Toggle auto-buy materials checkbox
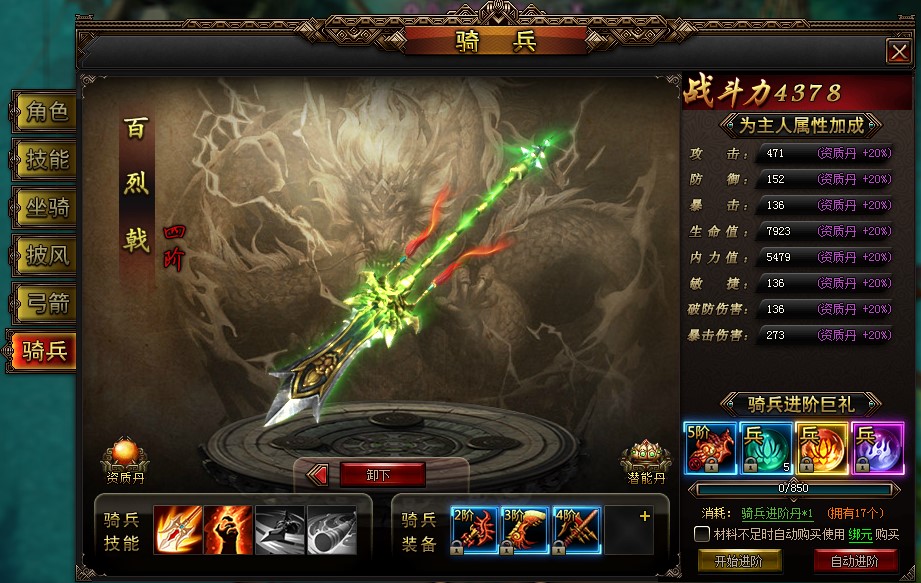The width and height of the screenshot is (921, 583). [702, 535]
